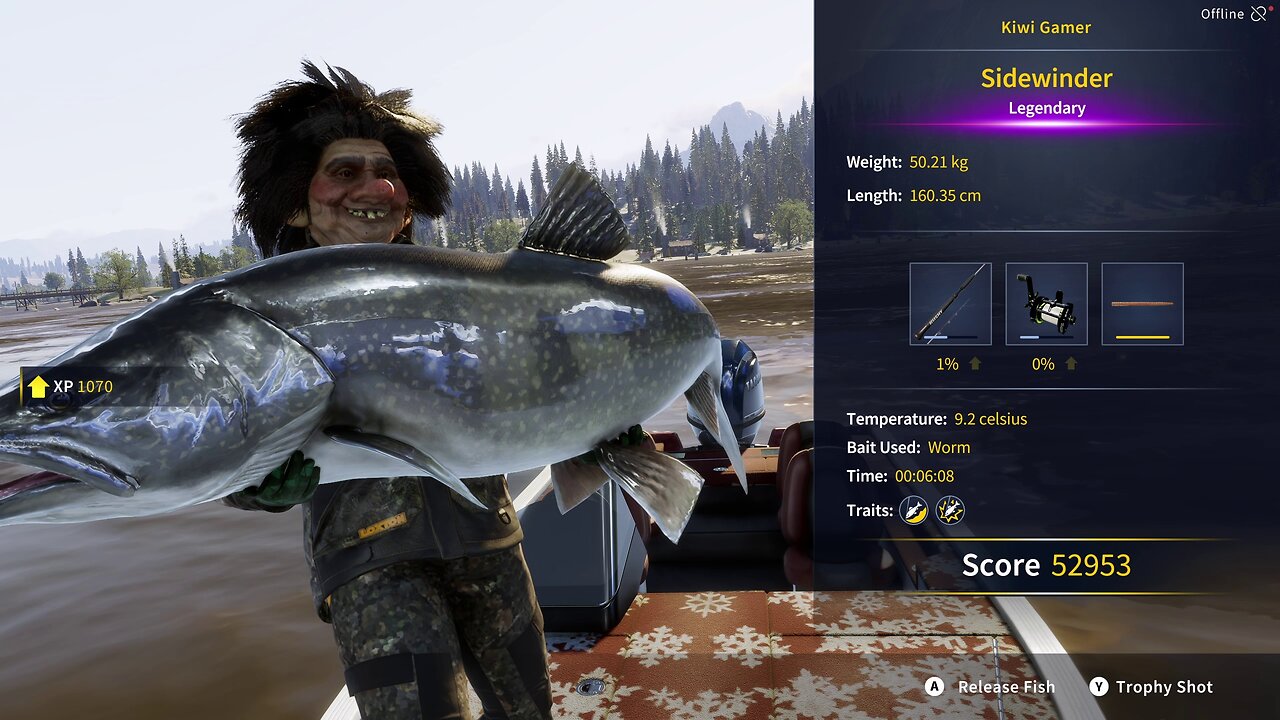This screenshot has height=720, width=1280.
Task: Click the yellow XP arrow icon
Action: [x=38, y=385]
